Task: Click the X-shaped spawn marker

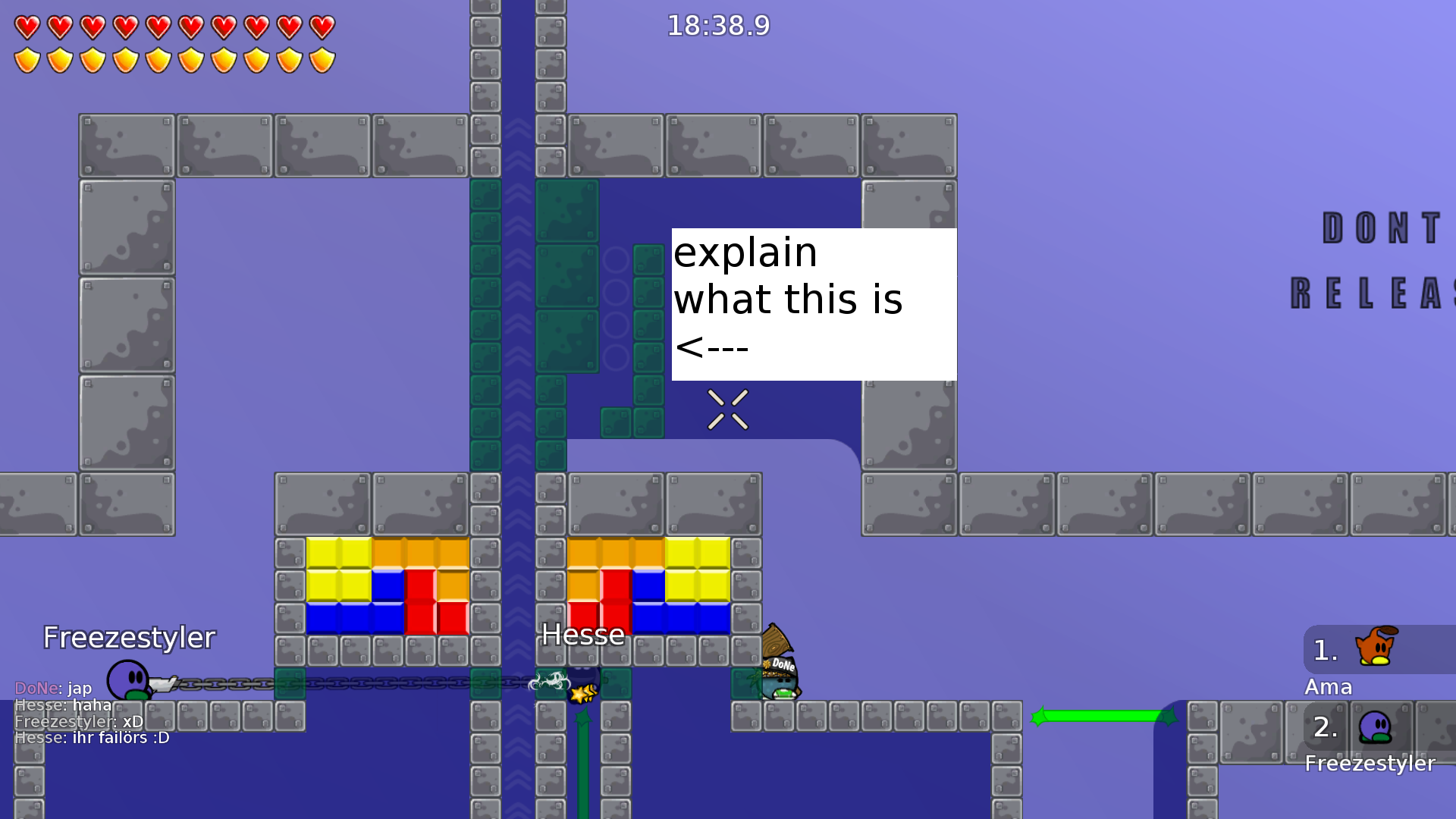Action: (727, 409)
